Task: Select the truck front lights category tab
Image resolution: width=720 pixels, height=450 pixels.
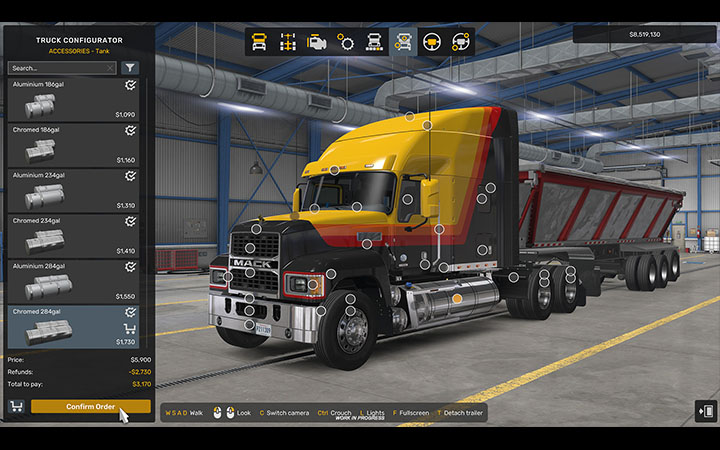Action: tap(375, 42)
